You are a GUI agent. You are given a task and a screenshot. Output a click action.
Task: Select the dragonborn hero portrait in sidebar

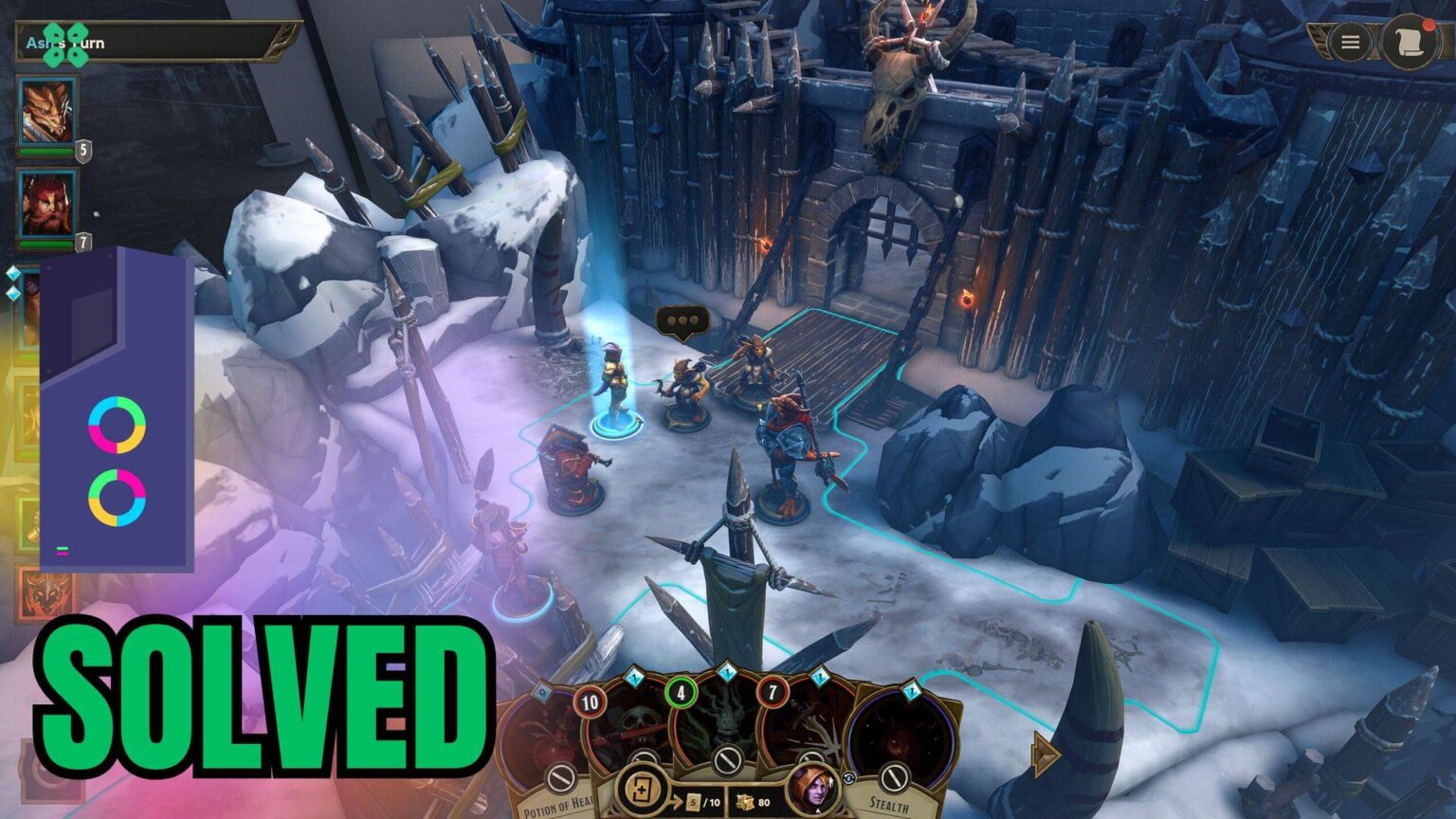pyautogui.click(x=47, y=109)
